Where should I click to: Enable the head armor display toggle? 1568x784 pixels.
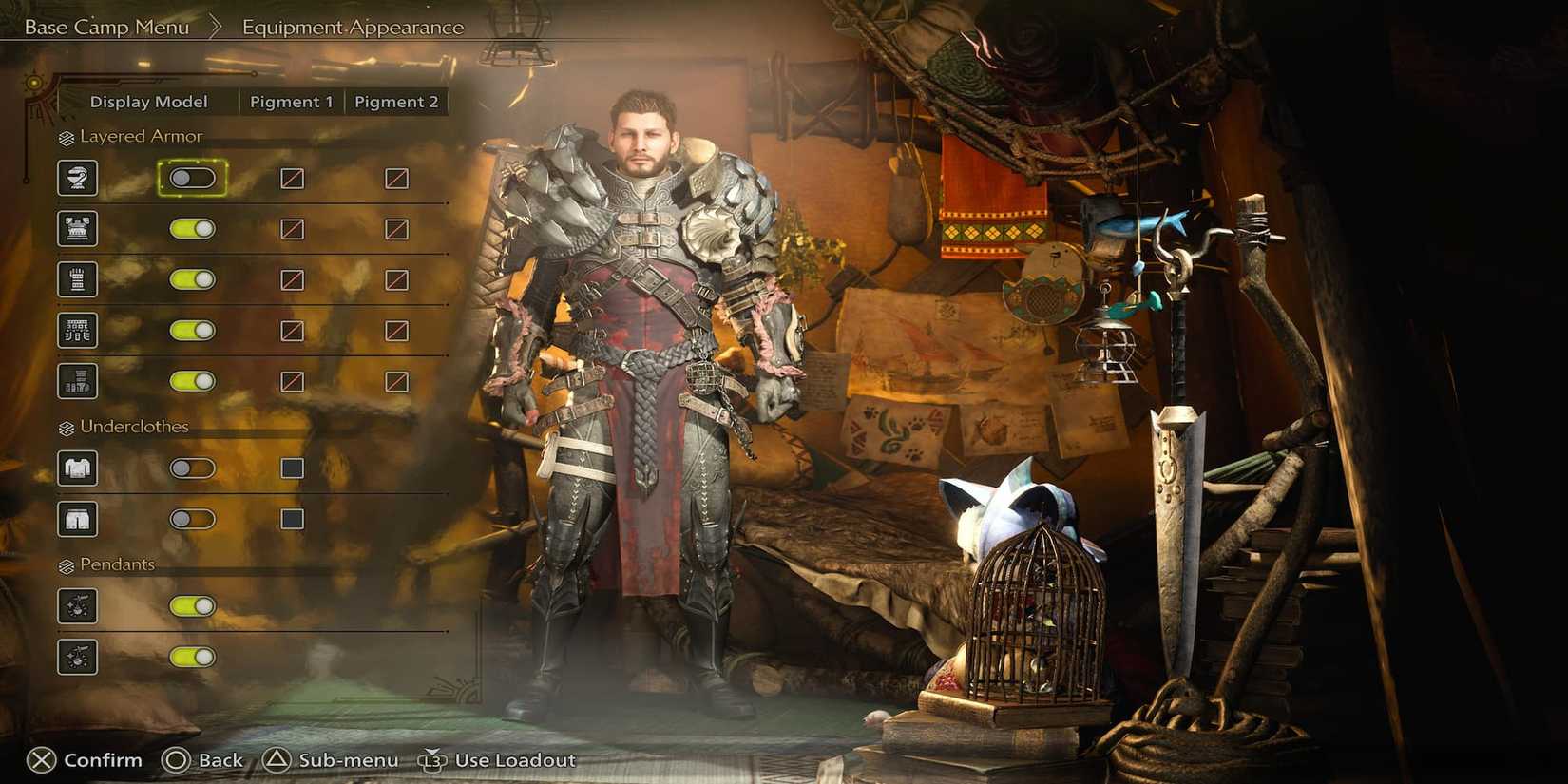click(193, 178)
